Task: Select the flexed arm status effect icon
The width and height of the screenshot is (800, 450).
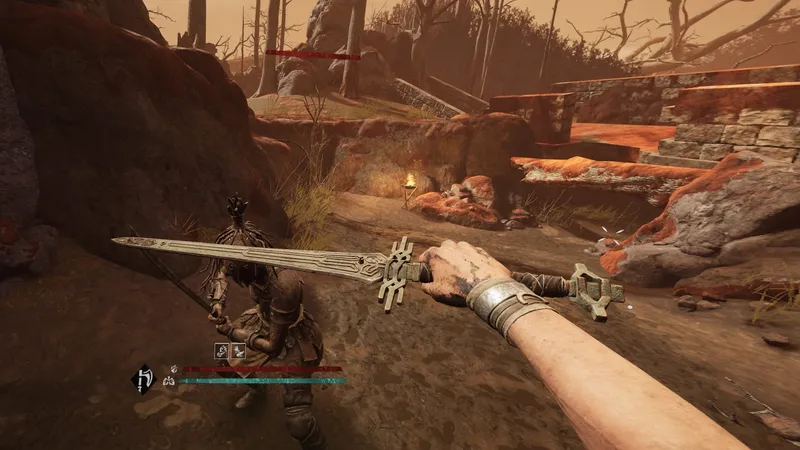Action: coord(223,350)
